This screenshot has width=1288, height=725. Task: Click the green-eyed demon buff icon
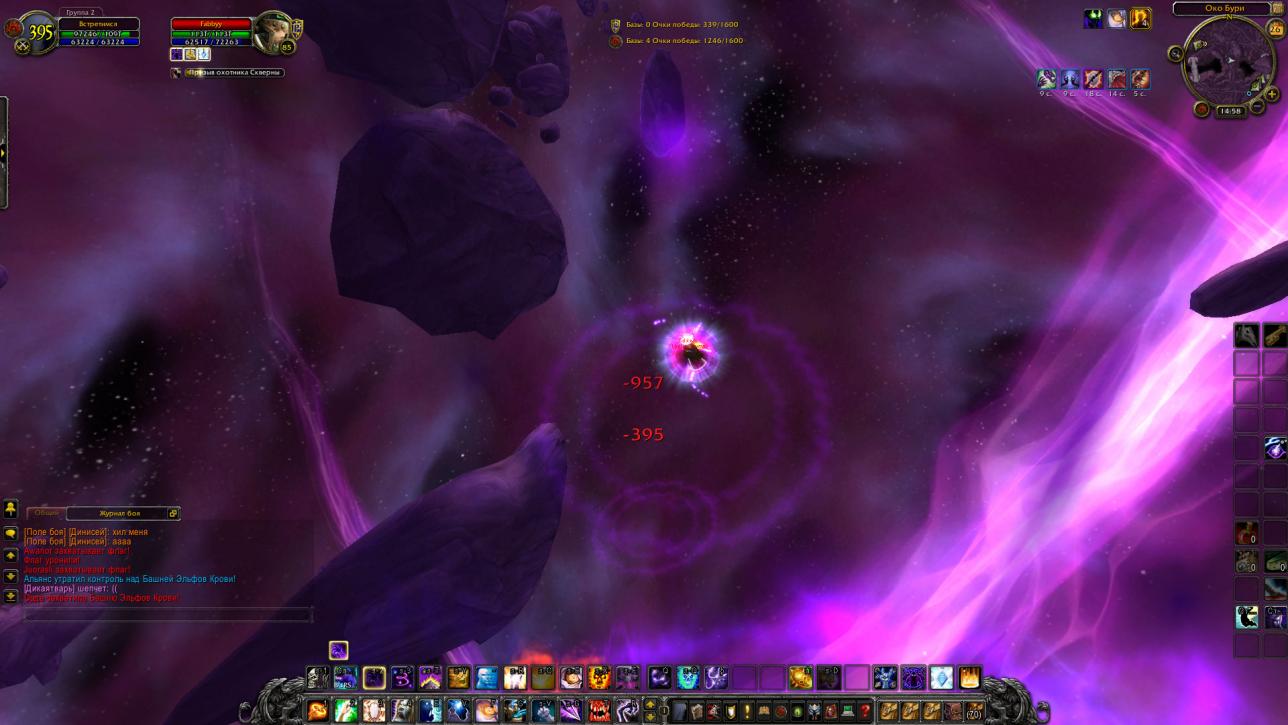[x=1093, y=19]
